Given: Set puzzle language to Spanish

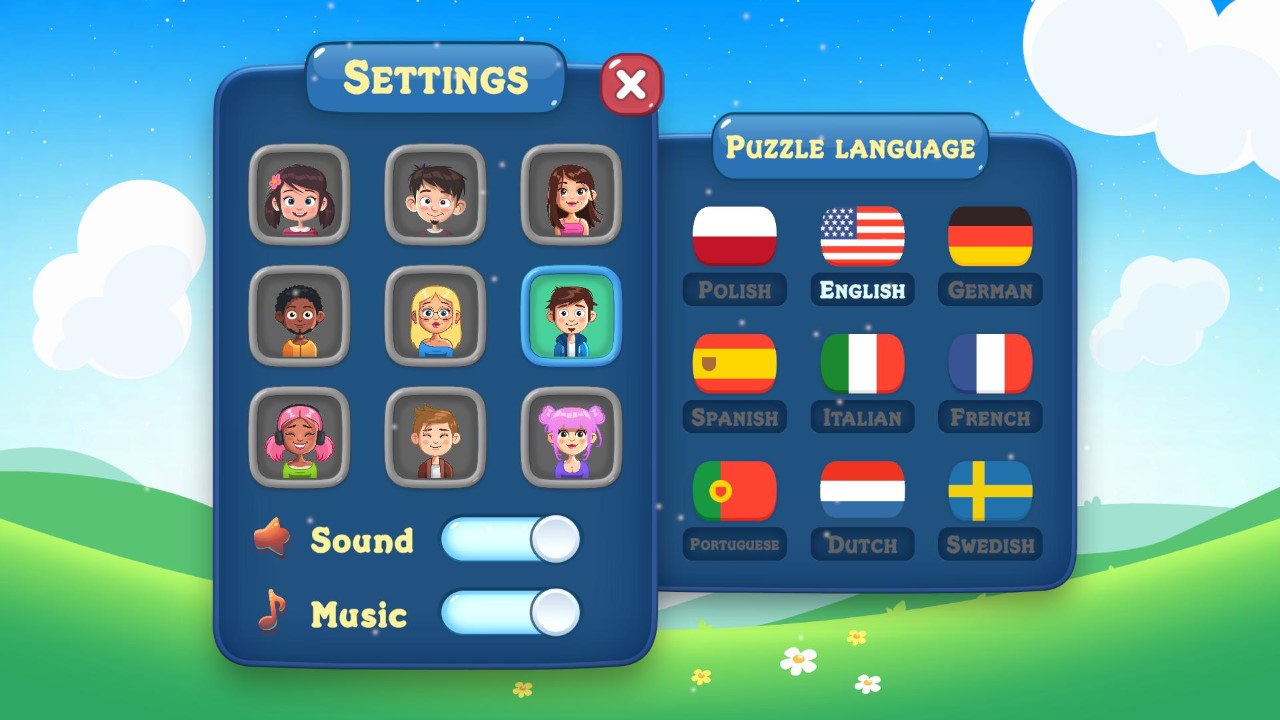Looking at the screenshot, I should tap(735, 362).
